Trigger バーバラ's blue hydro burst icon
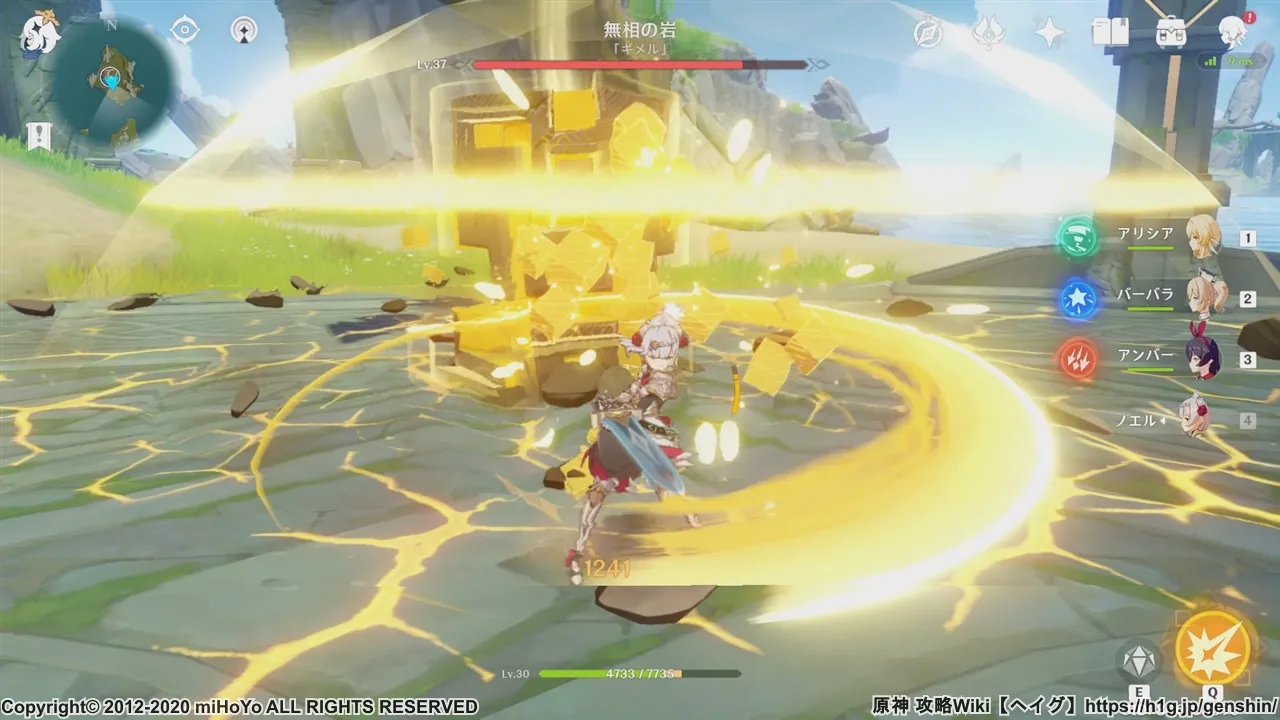Viewport: 1280px width, 720px height. coord(1078,298)
